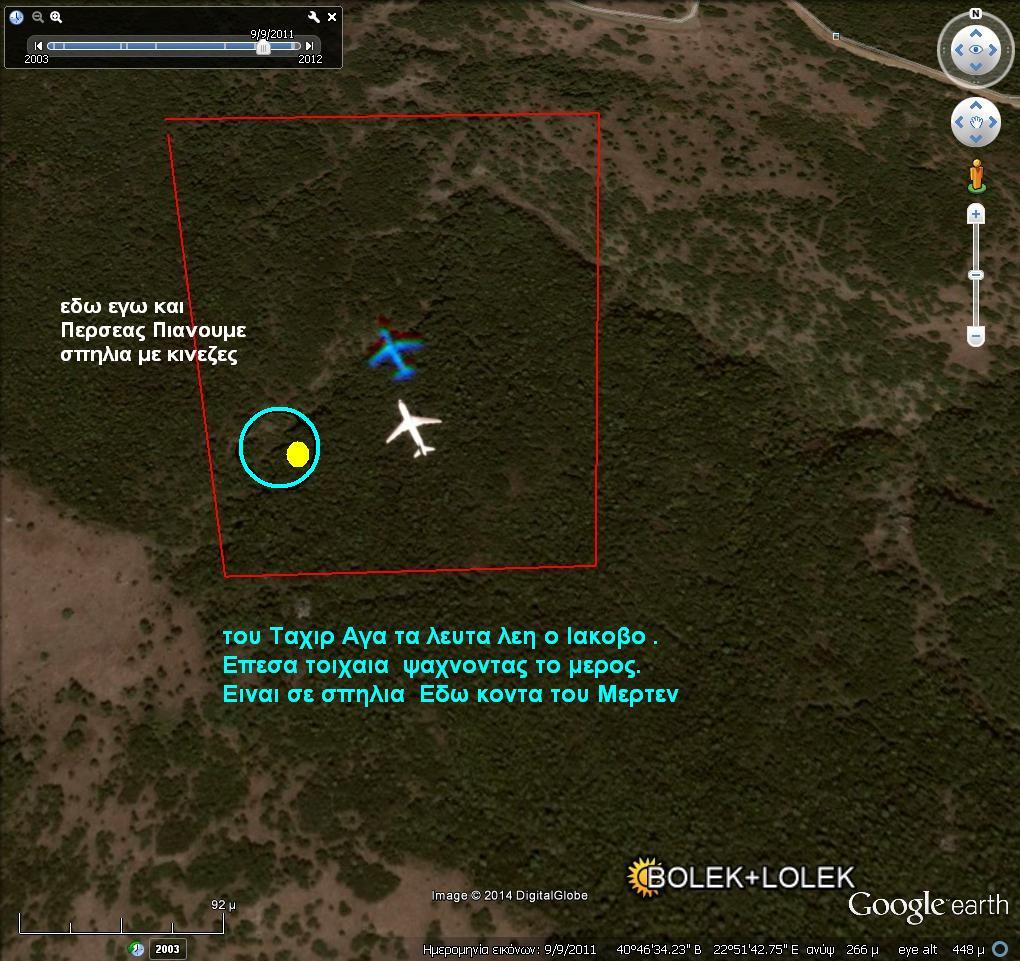The image size is (1020, 961).
Task: Click the 9/9/2011 time slider thumb
Action: tap(263, 47)
